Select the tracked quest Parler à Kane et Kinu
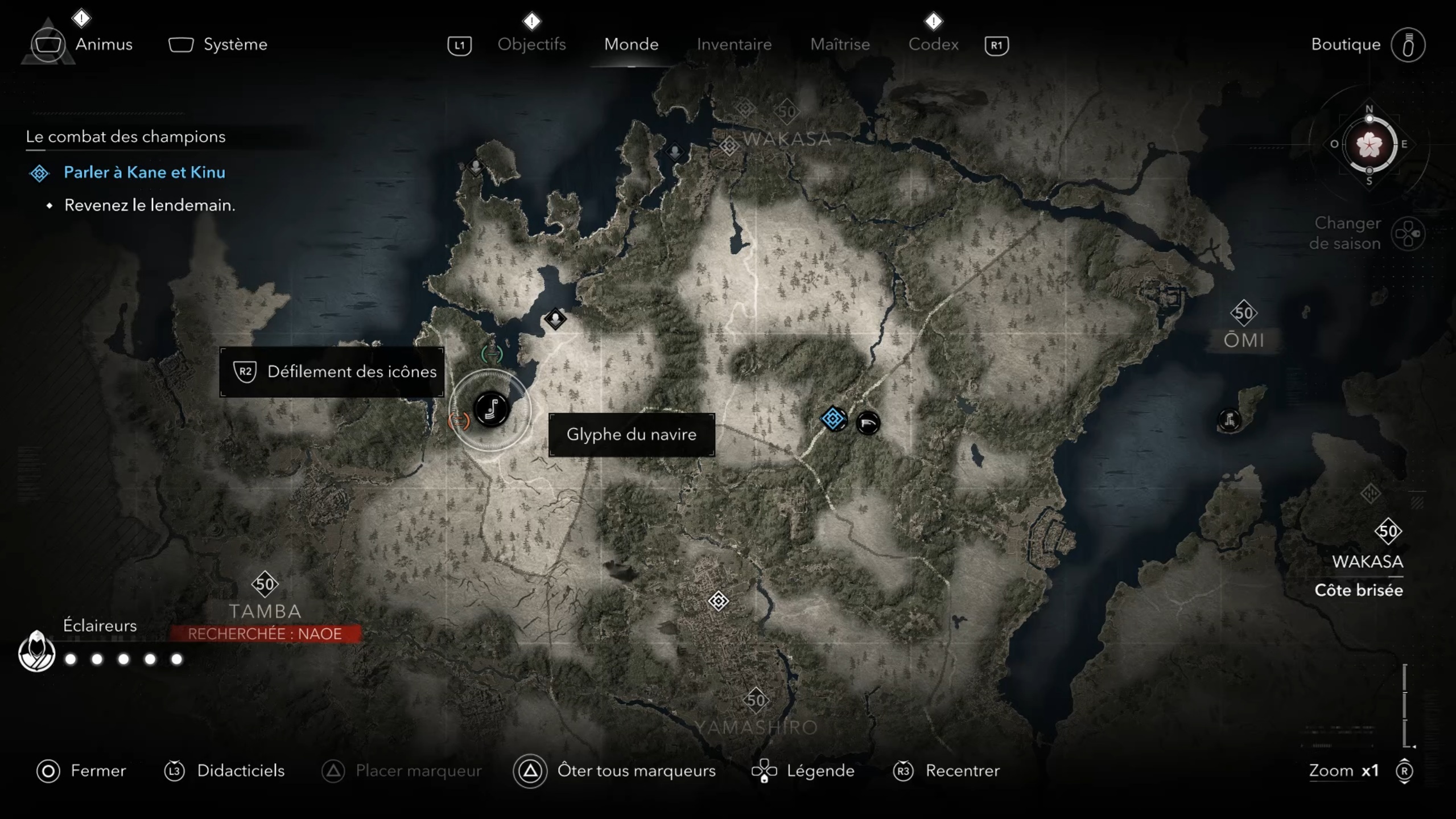Image resolution: width=1456 pixels, height=819 pixels. tap(144, 172)
